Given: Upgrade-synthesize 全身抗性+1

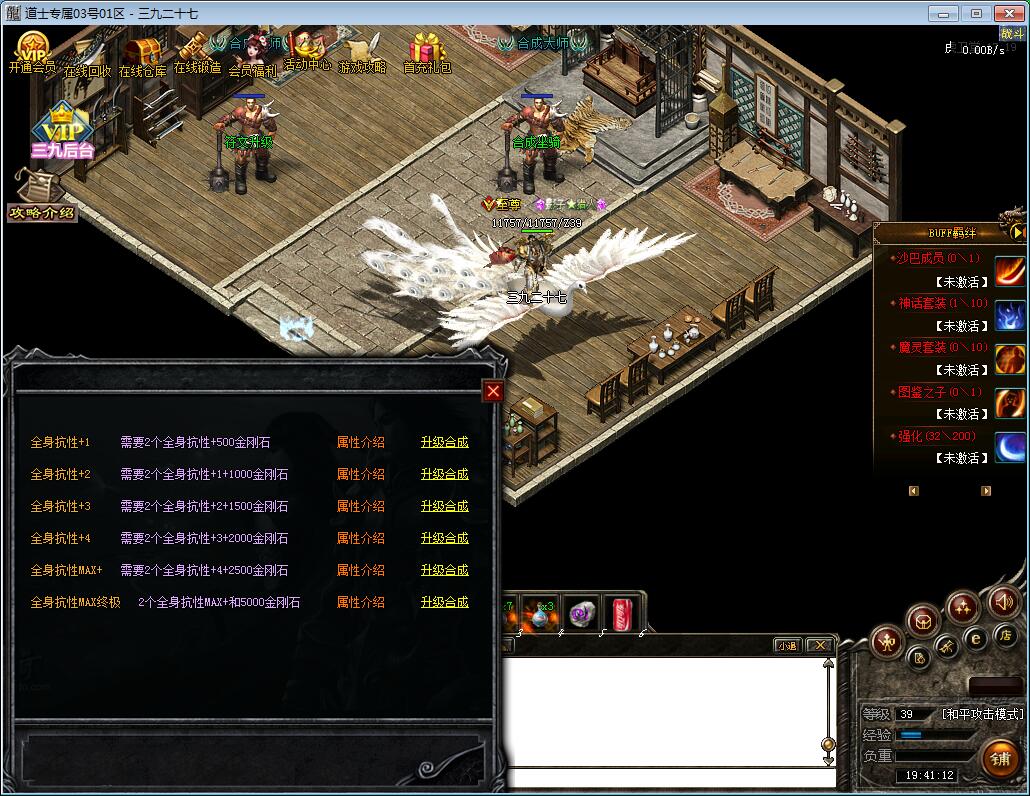Looking at the screenshot, I should [444, 442].
